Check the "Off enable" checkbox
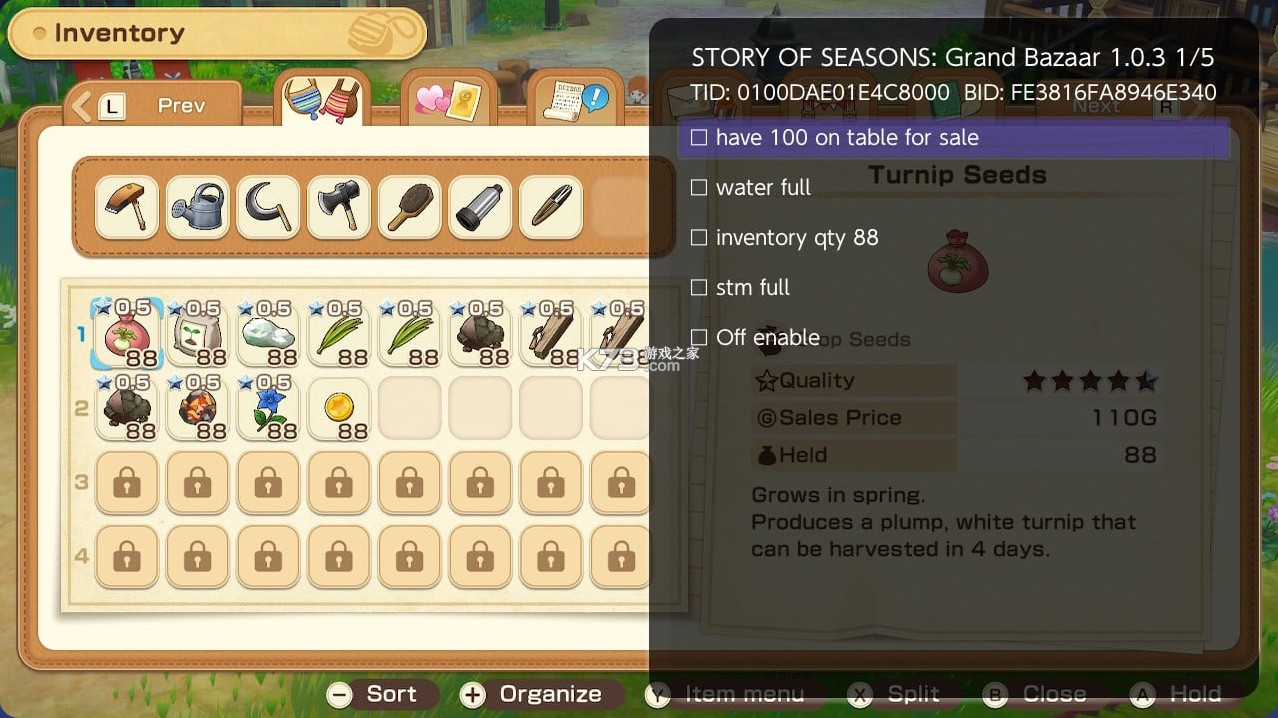Image resolution: width=1278 pixels, height=718 pixels. pos(699,337)
